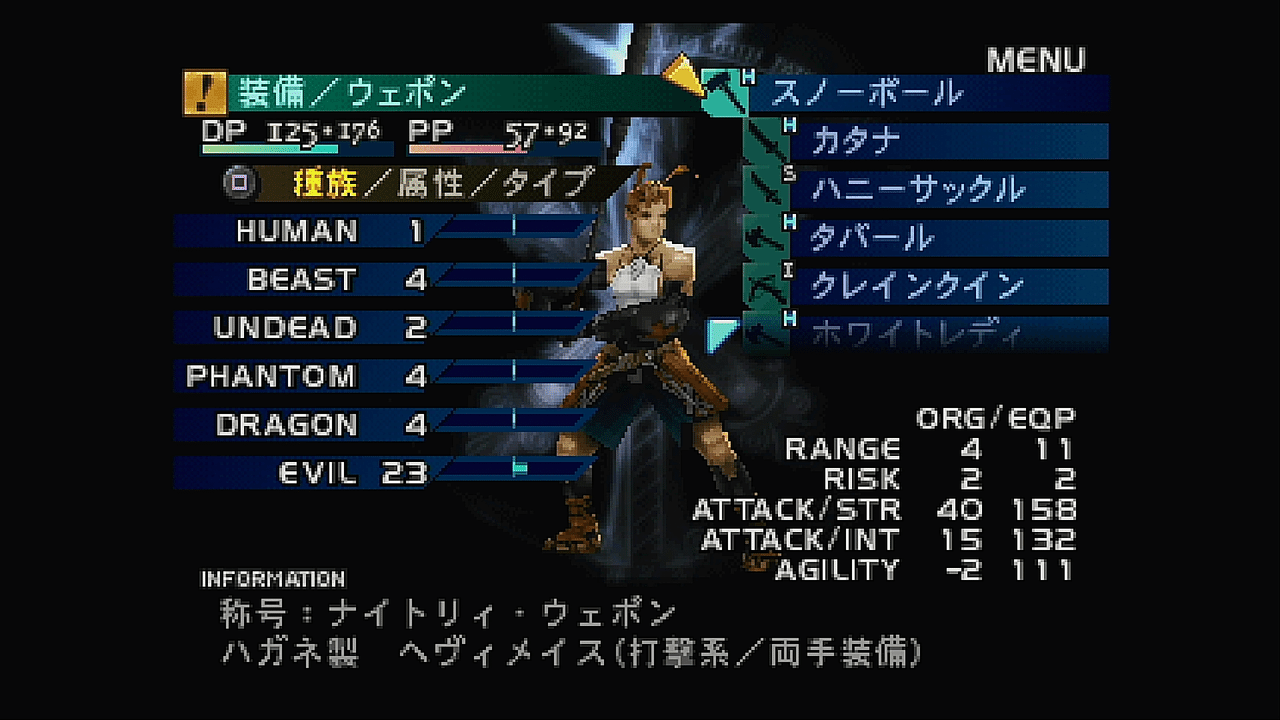Click the cyan scroll-down arrow in weapon list
Screen dimensions: 1280x720
point(718,334)
